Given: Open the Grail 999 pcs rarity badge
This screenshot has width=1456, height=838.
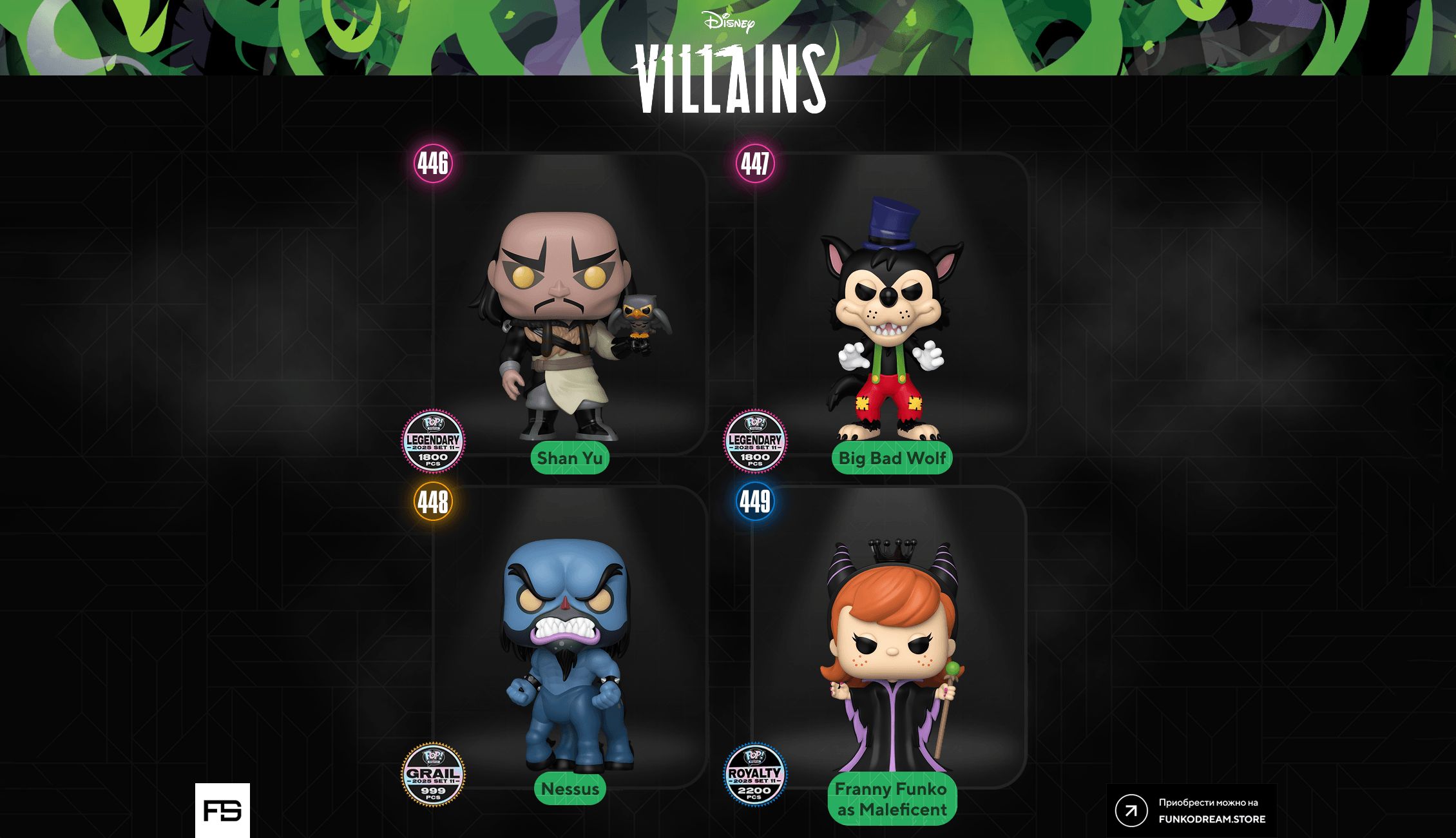Looking at the screenshot, I should click(x=433, y=774).
